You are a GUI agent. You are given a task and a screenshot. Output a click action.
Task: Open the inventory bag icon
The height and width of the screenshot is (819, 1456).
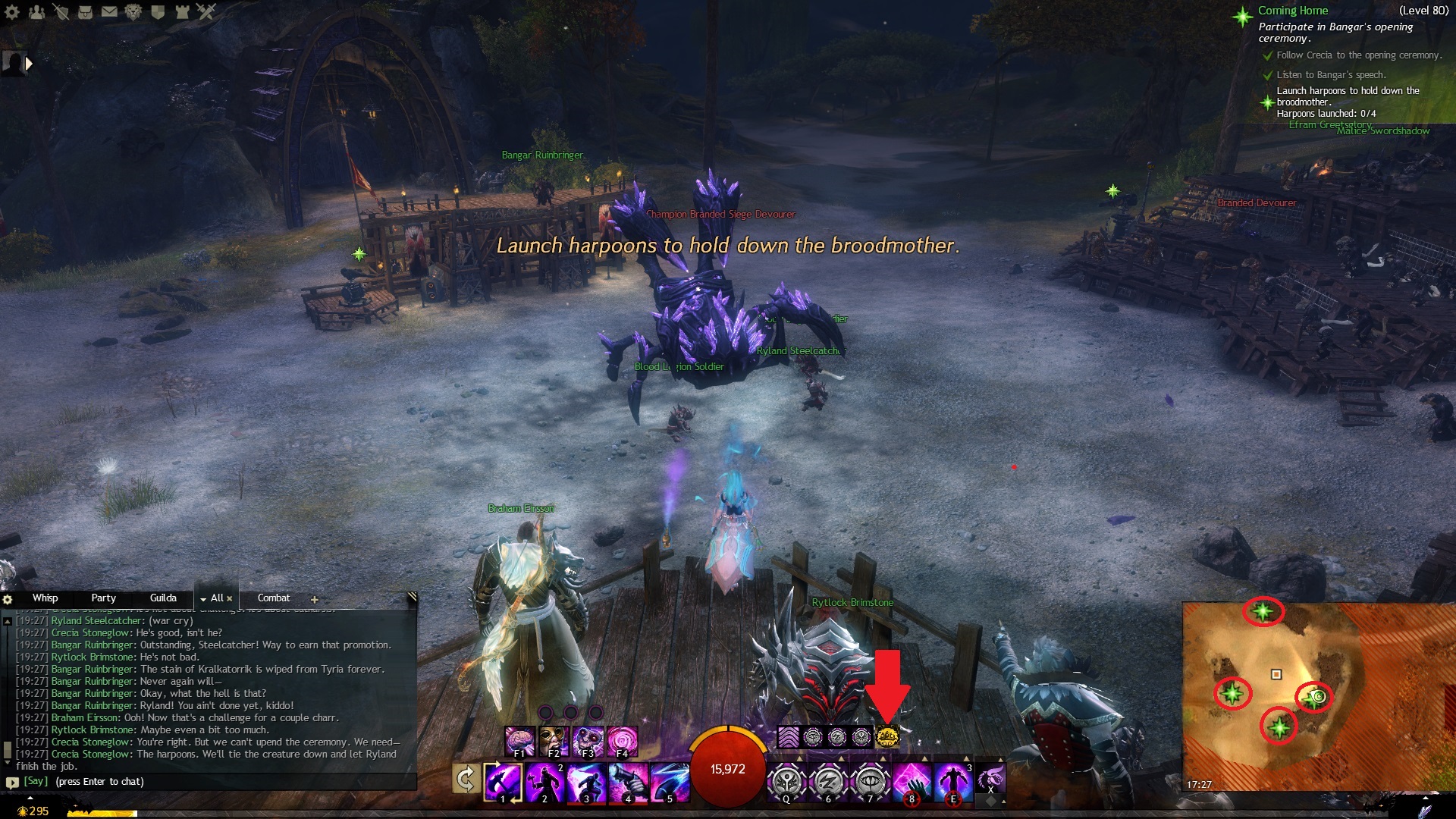tap(85, 11)
